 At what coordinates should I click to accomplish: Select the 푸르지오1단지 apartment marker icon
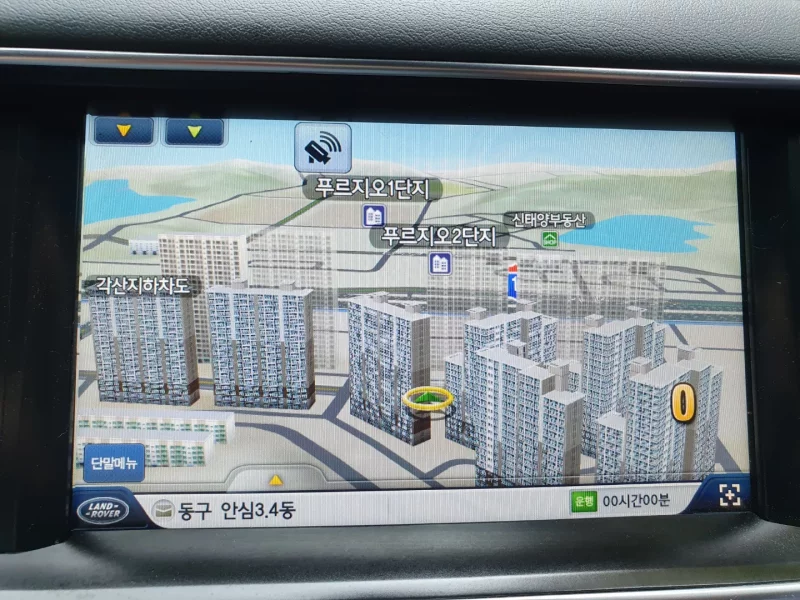pos(374,215)
